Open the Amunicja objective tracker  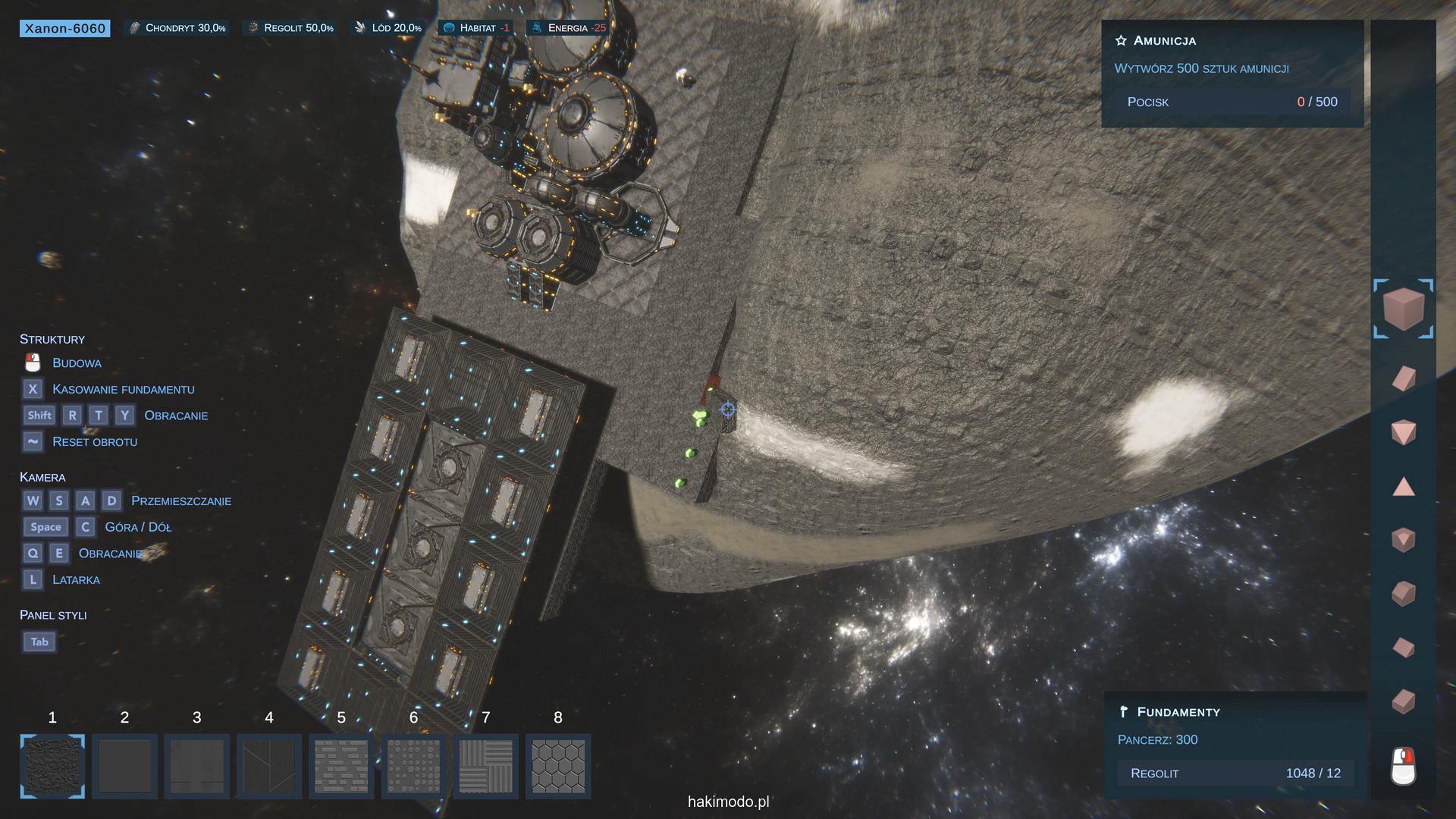(x=1164, y=41)
